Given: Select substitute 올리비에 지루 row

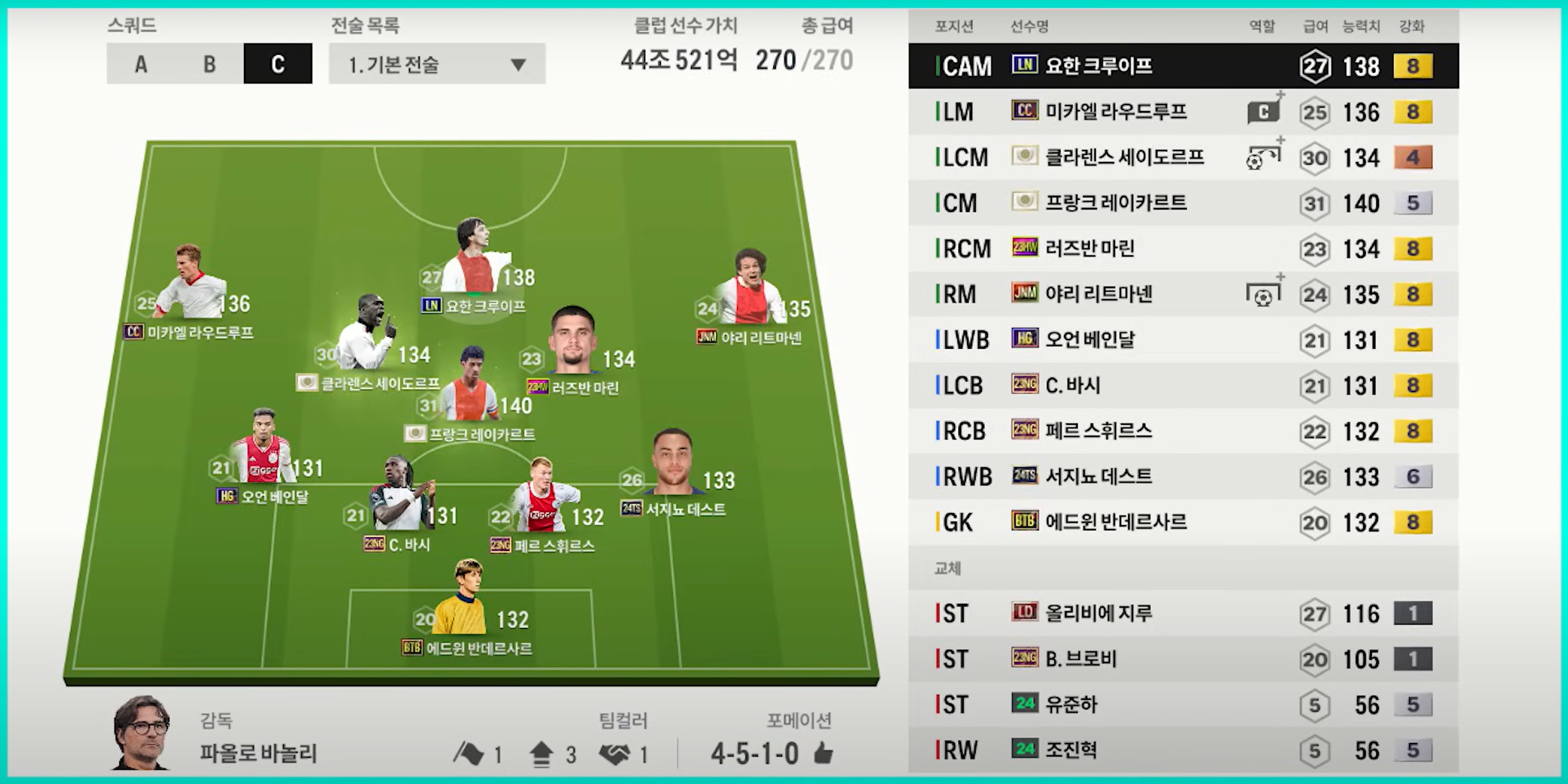Looking at the screenshot, I should [x=1183, y=613].
